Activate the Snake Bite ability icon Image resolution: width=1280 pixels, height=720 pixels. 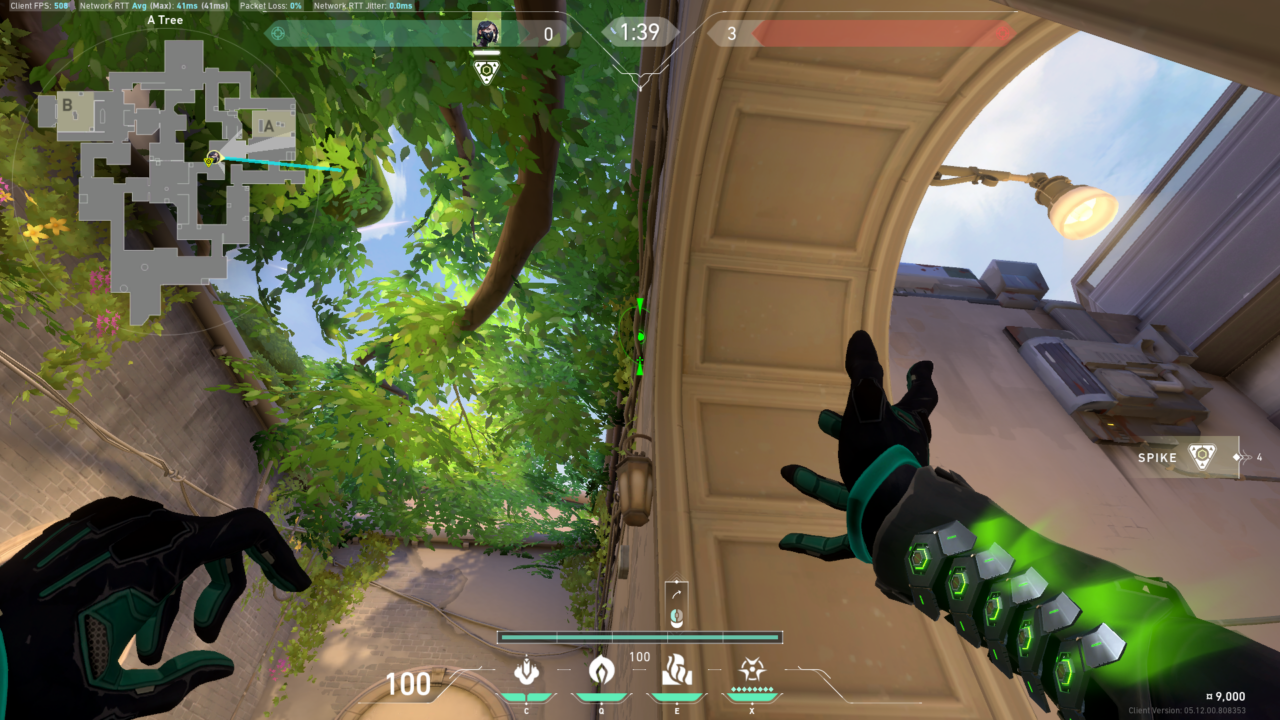coord(526,670)
